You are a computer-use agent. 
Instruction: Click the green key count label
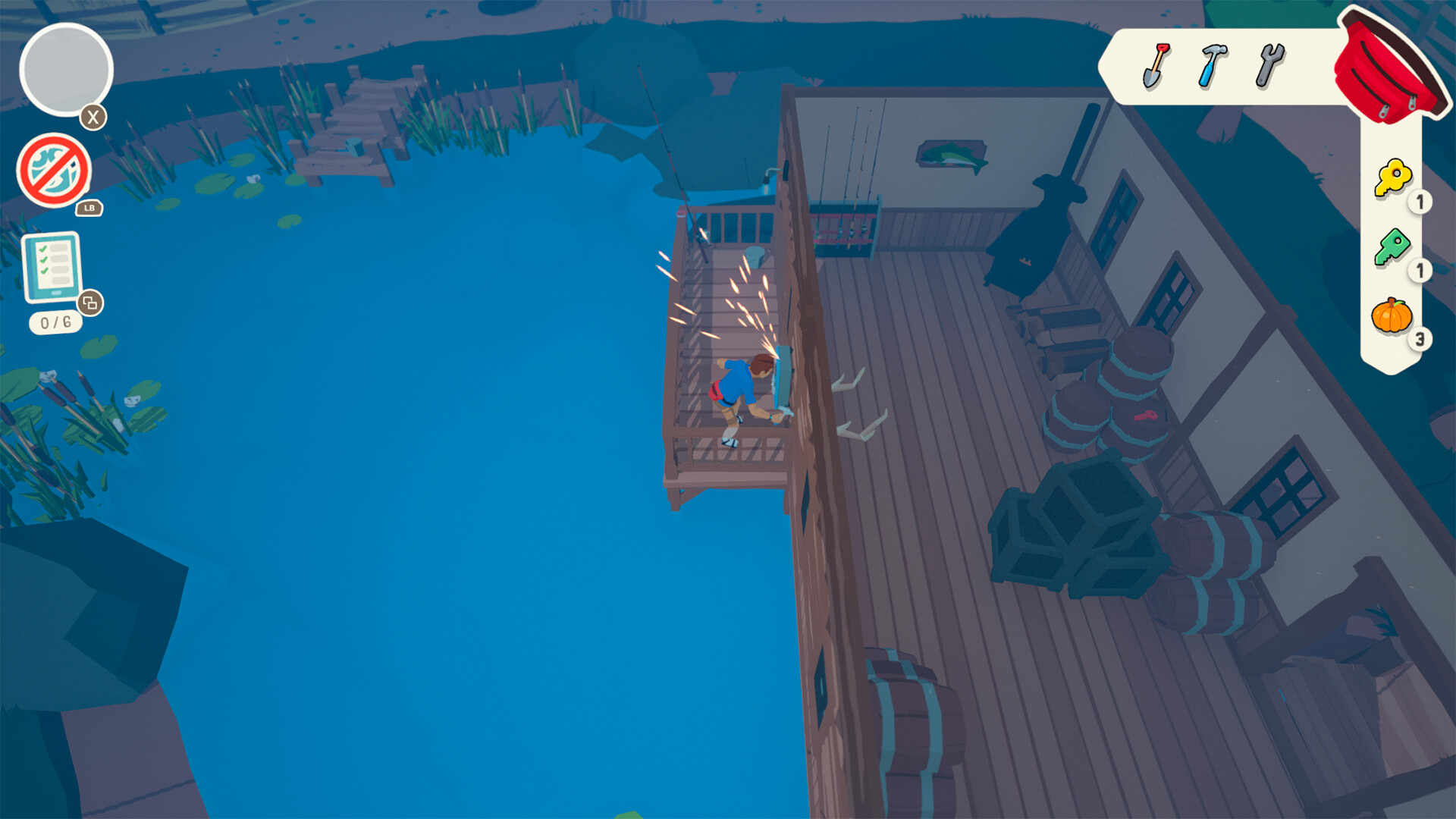point(1420,271)
